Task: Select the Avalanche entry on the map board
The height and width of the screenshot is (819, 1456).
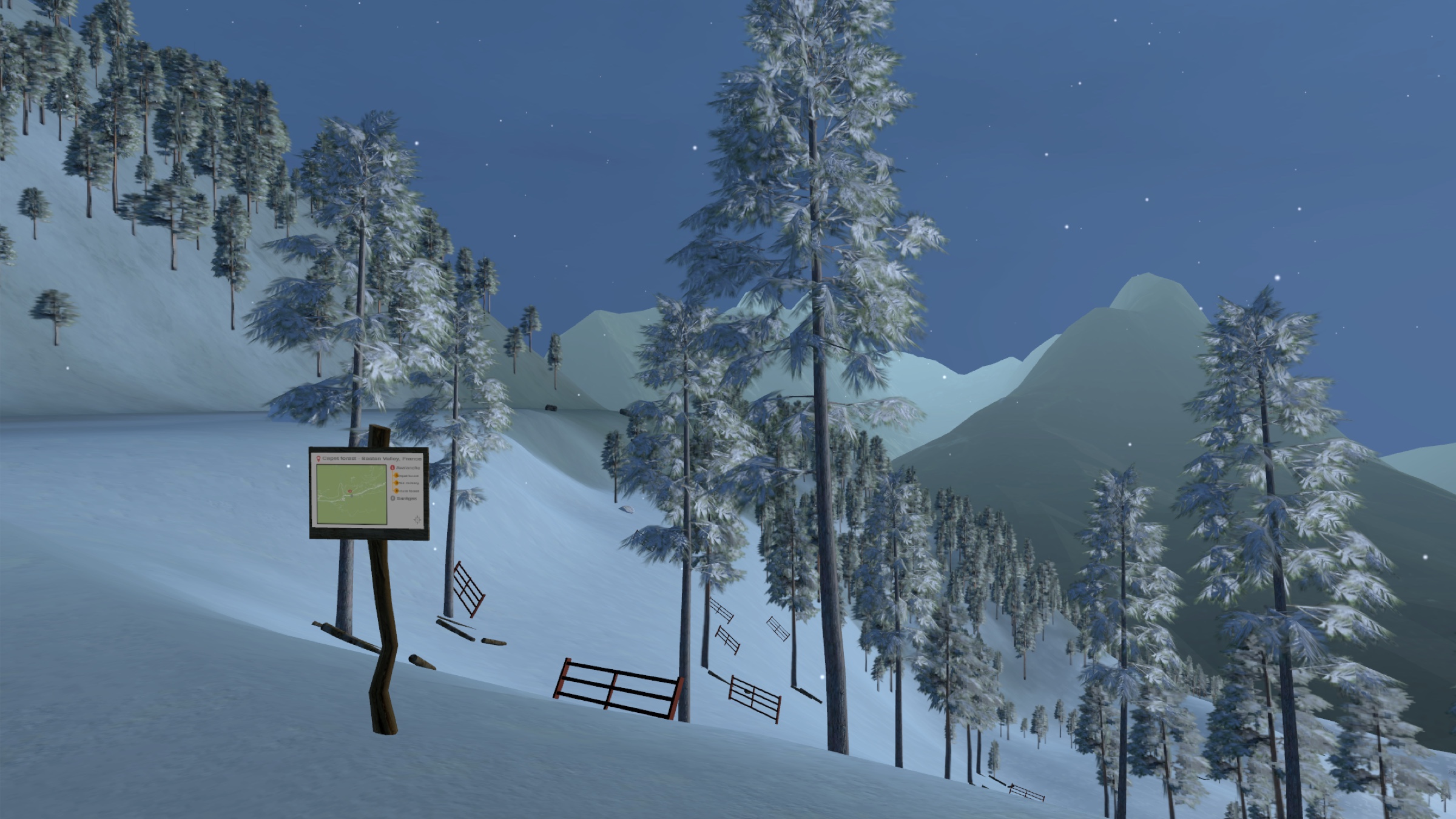Action: 405,468
